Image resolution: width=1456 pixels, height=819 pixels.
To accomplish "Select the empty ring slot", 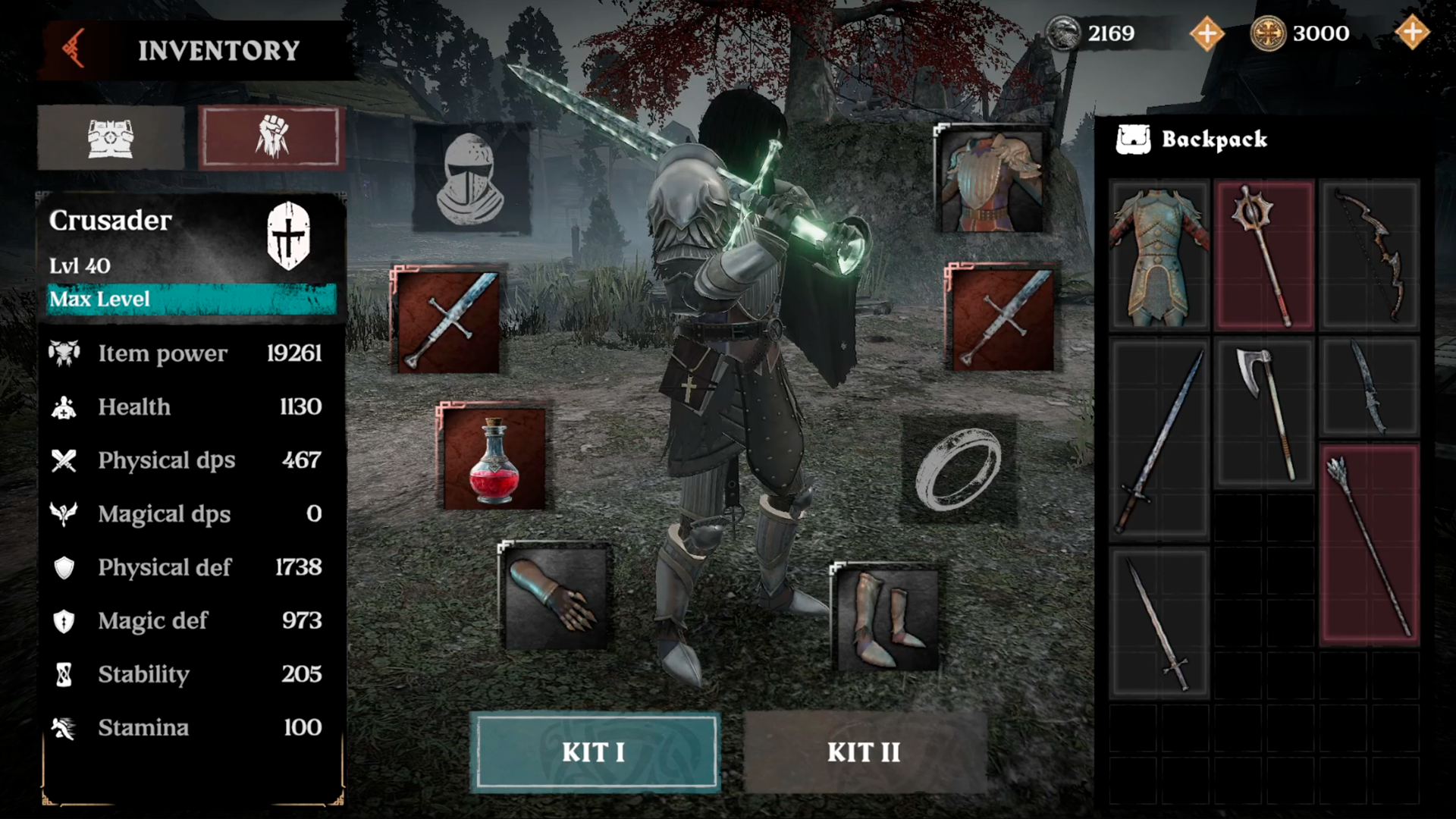I will pyautogui.click(x=958, y=469).
